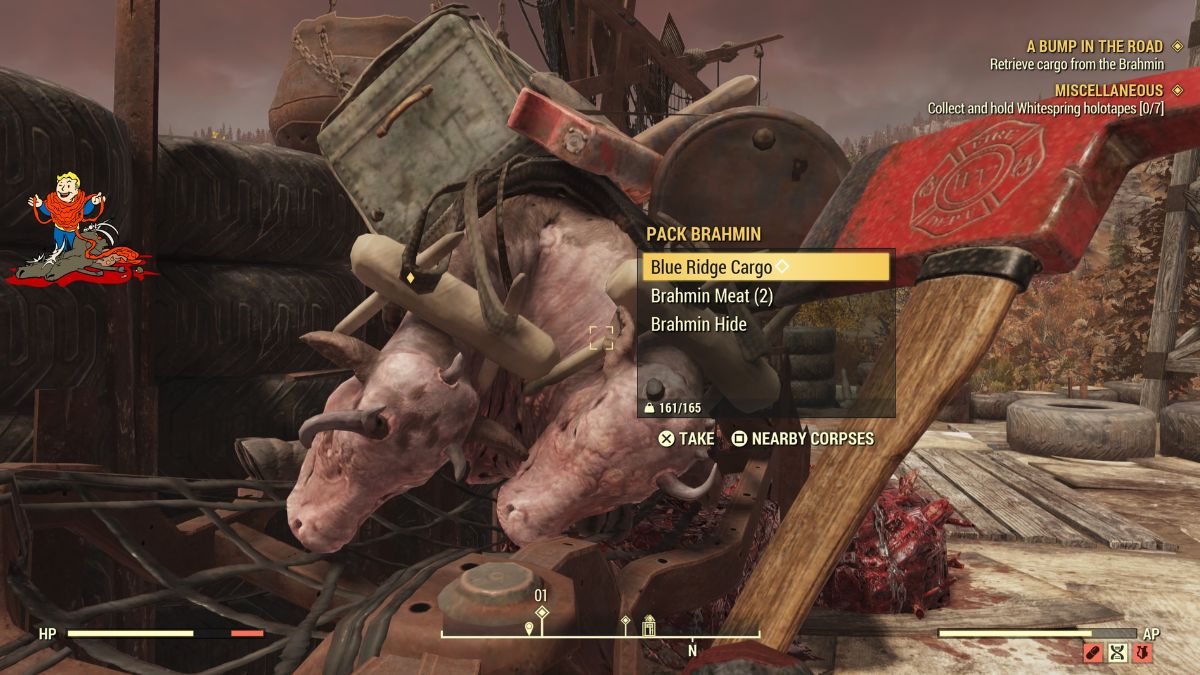
Task: Select Blue Ridge Cargo in loot list
Action: pos(765,268)
